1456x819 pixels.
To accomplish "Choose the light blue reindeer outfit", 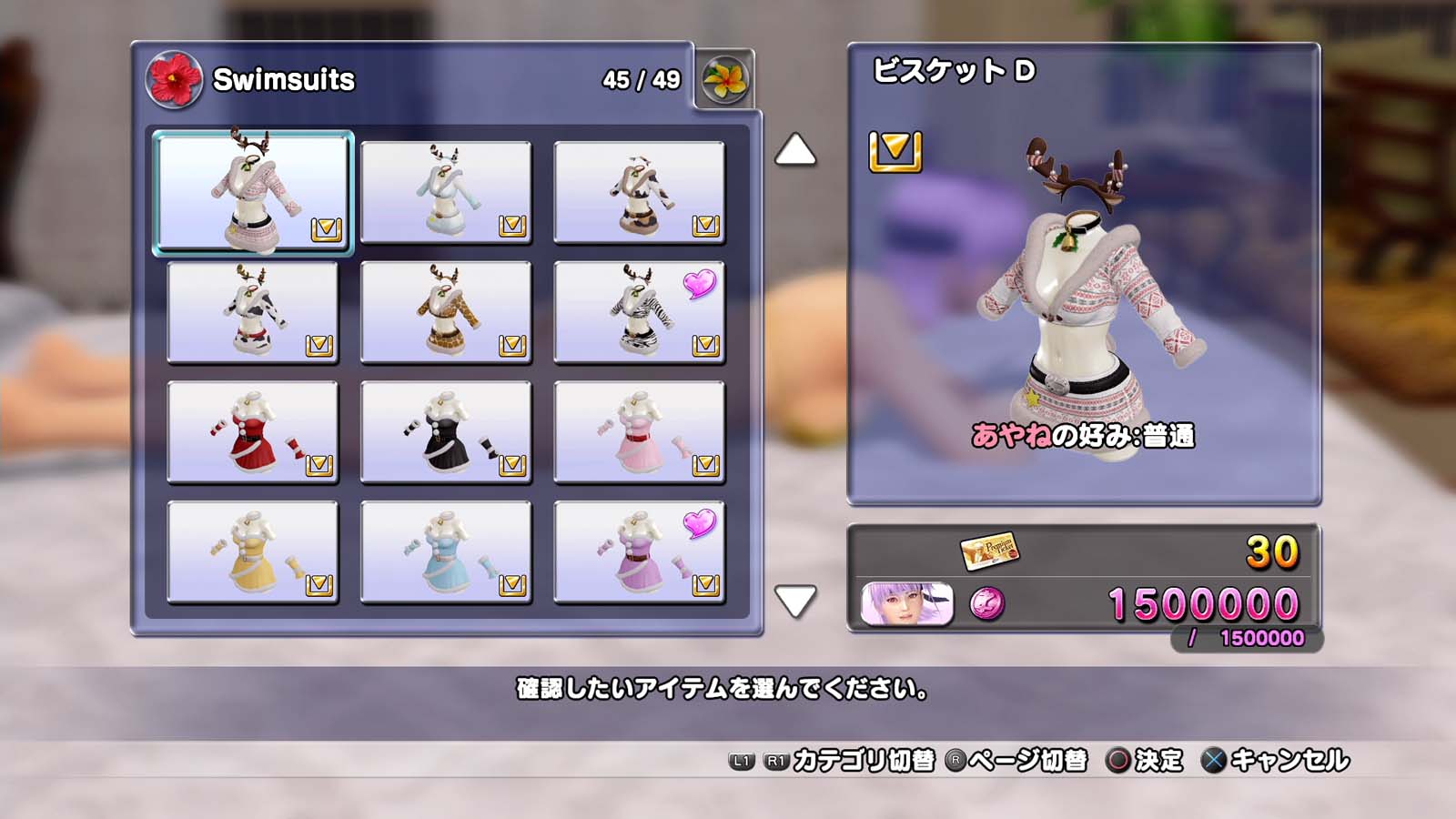I will (446, 192).
